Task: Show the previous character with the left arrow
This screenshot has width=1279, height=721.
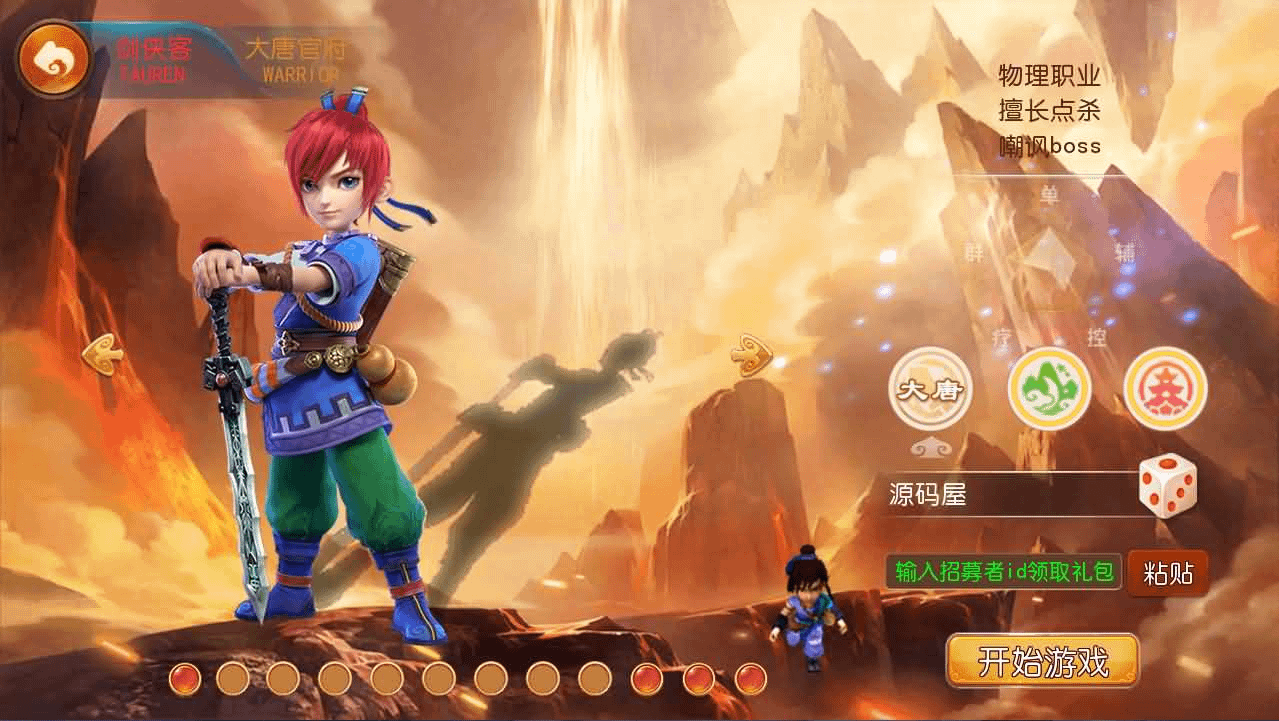Action: coord(102,354)
